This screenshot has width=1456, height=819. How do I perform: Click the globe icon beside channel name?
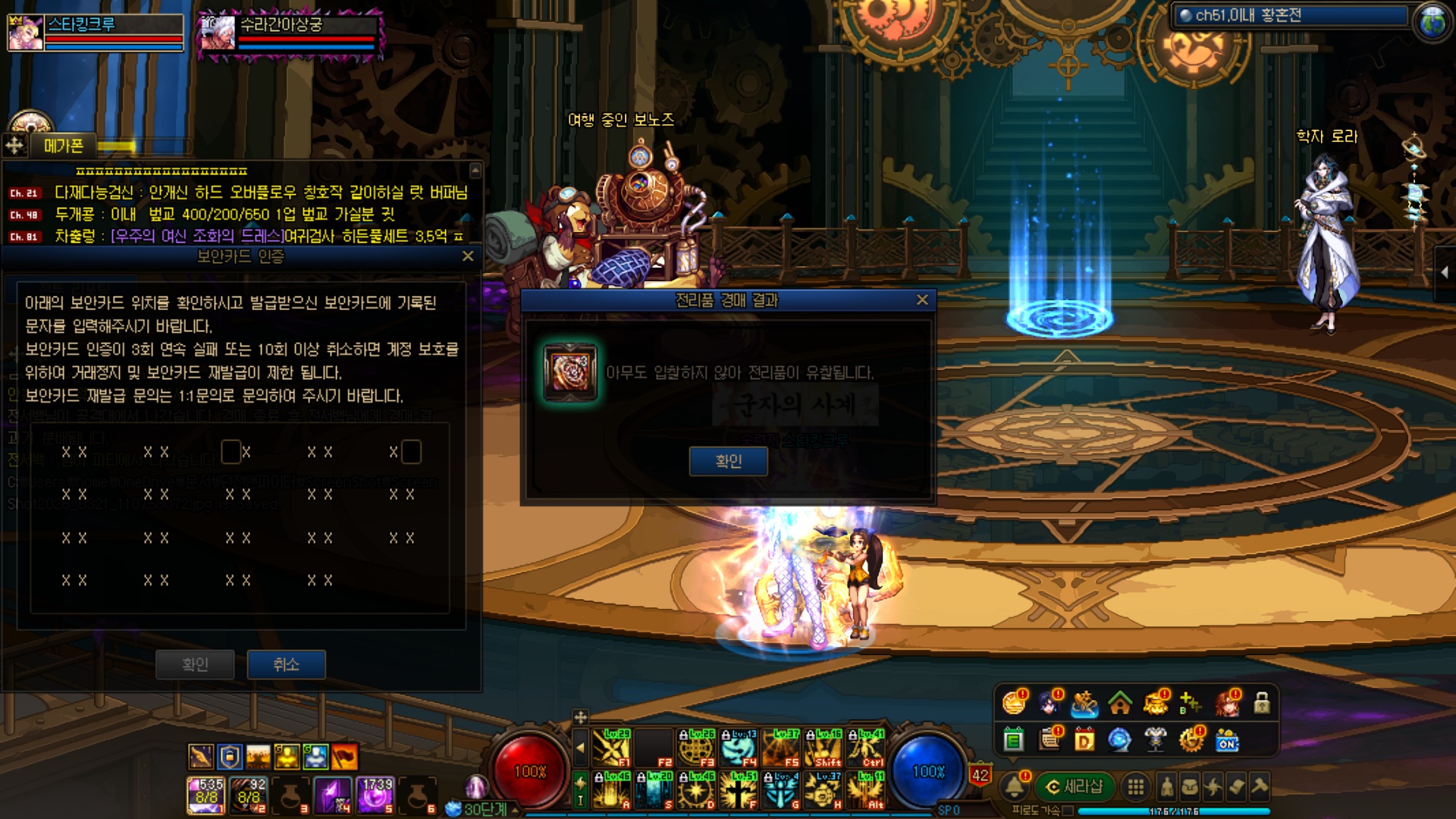tap(1432, 21)
